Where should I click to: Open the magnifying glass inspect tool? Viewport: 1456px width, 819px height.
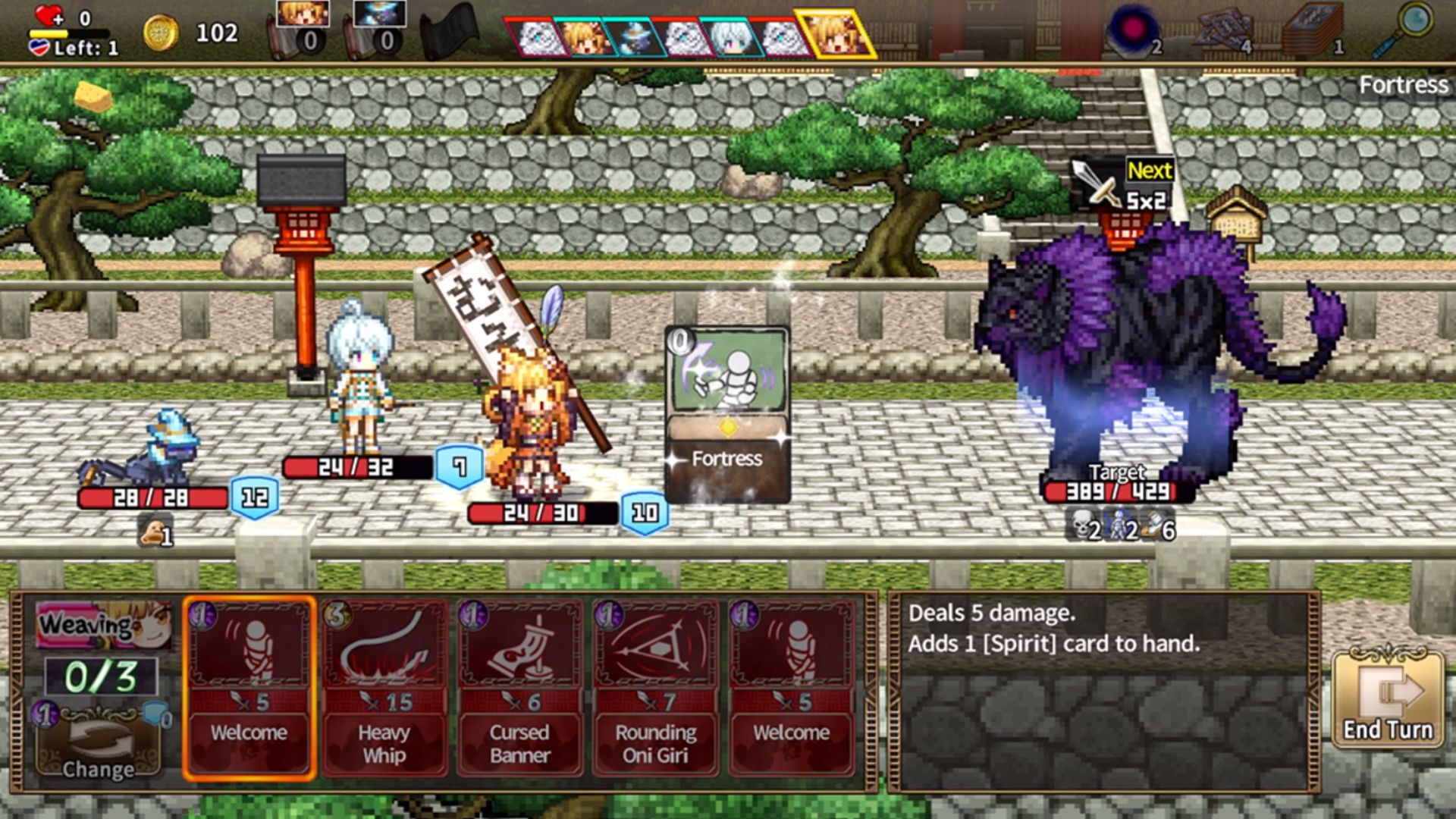(x=1404, y=30)
